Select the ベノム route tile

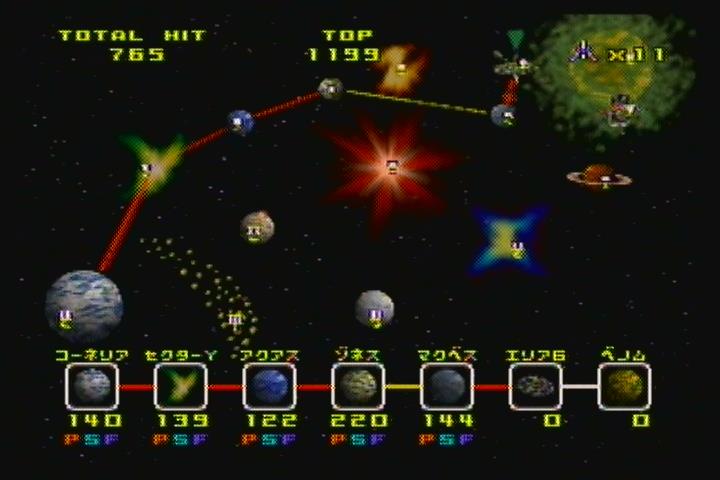(x=625, y=386)
